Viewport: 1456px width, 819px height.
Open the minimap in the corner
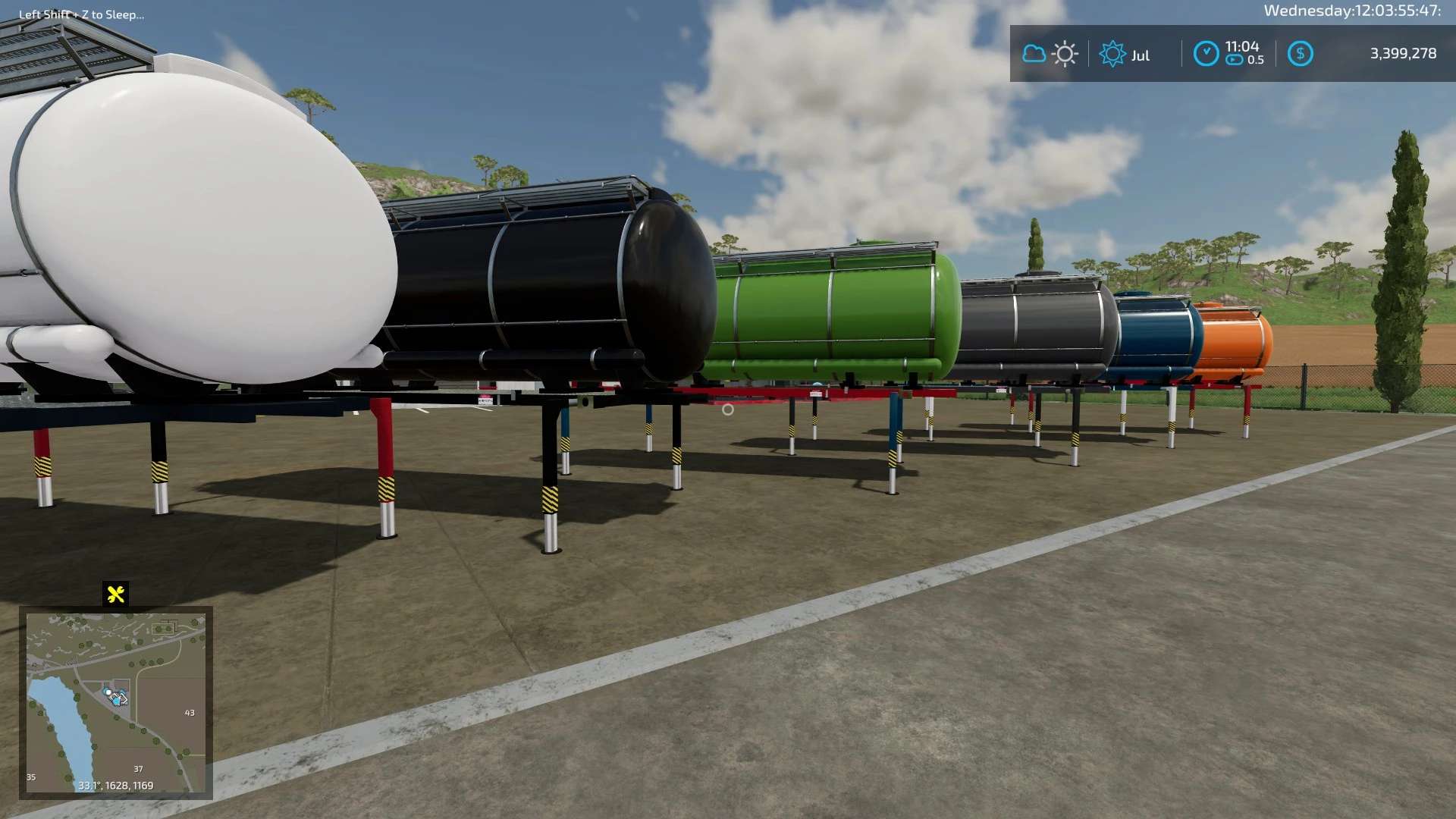coord(115,702)
